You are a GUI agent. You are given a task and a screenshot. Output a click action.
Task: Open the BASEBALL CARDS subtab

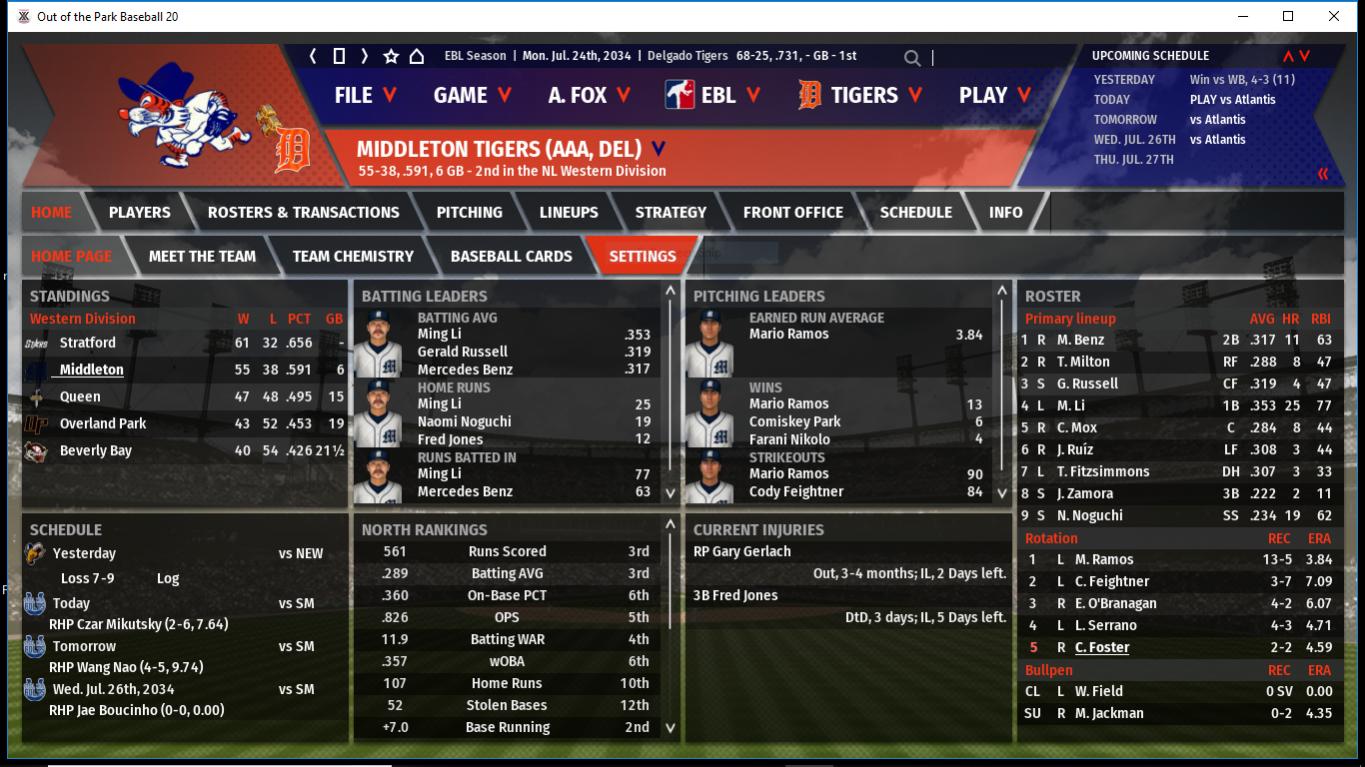[x=511, y=256]
